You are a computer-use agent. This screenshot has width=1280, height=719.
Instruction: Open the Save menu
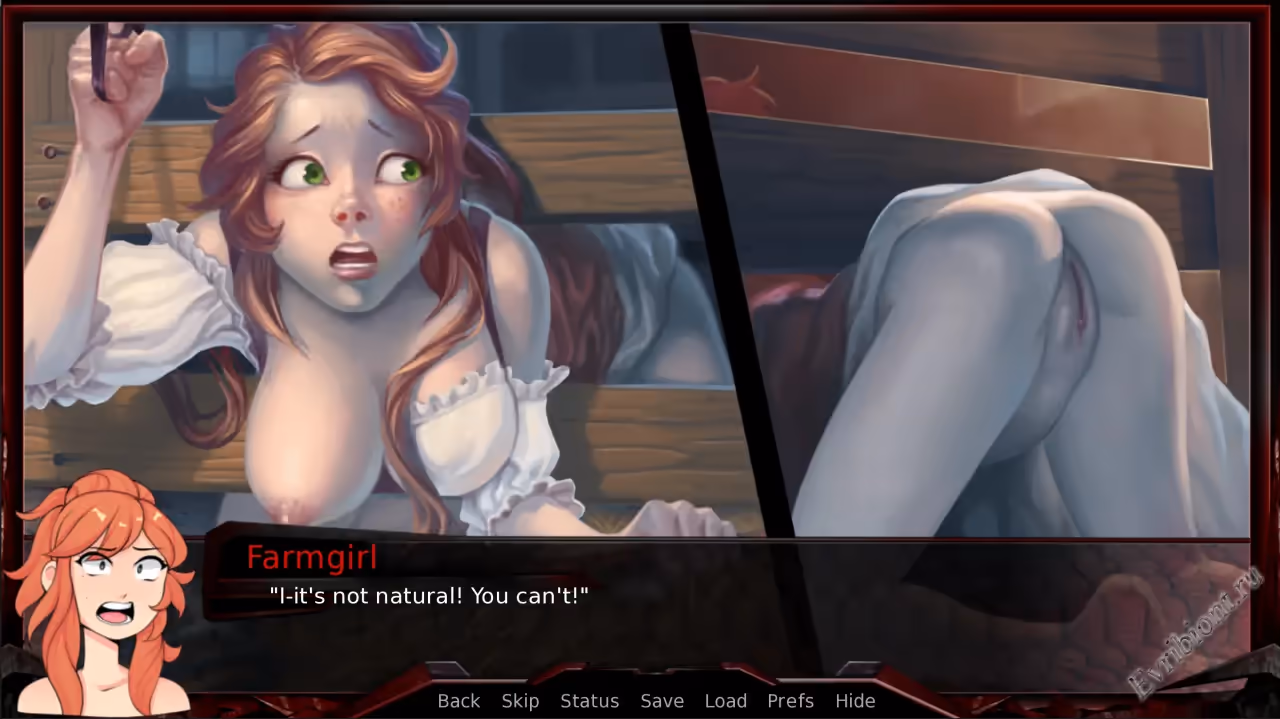tap(662, 701)
